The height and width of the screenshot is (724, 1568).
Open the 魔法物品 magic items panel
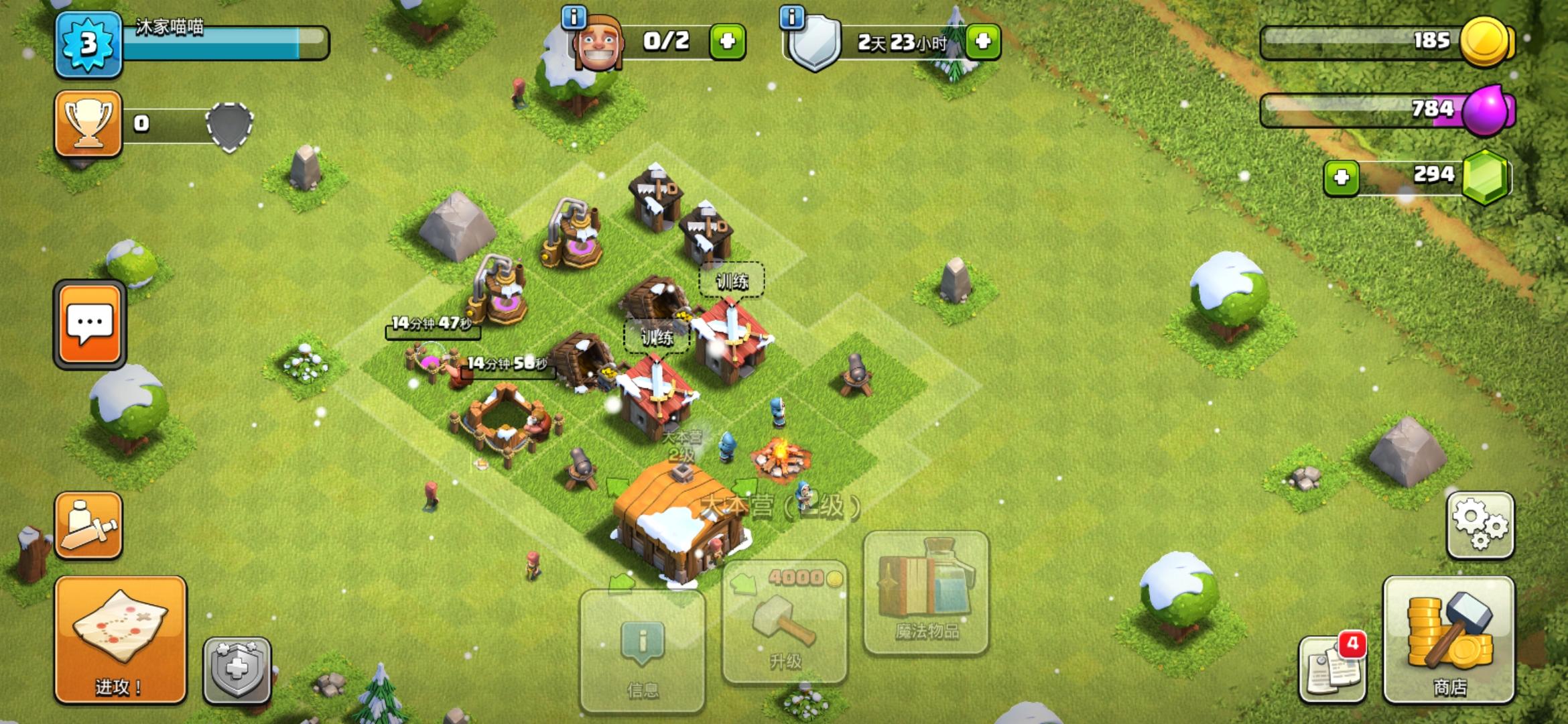(925, 593)
